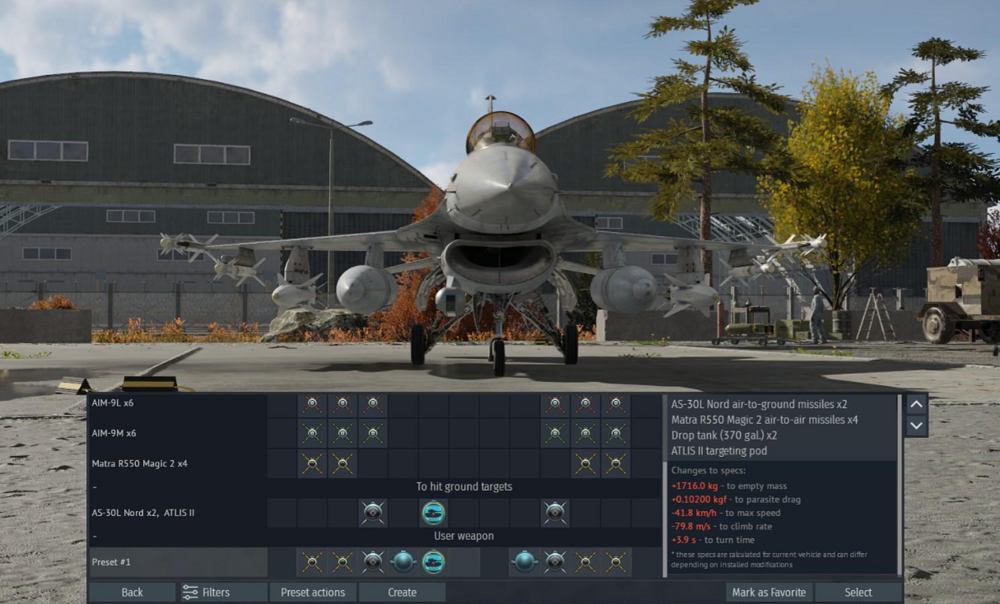Confirm the loadout with Select

858,592
